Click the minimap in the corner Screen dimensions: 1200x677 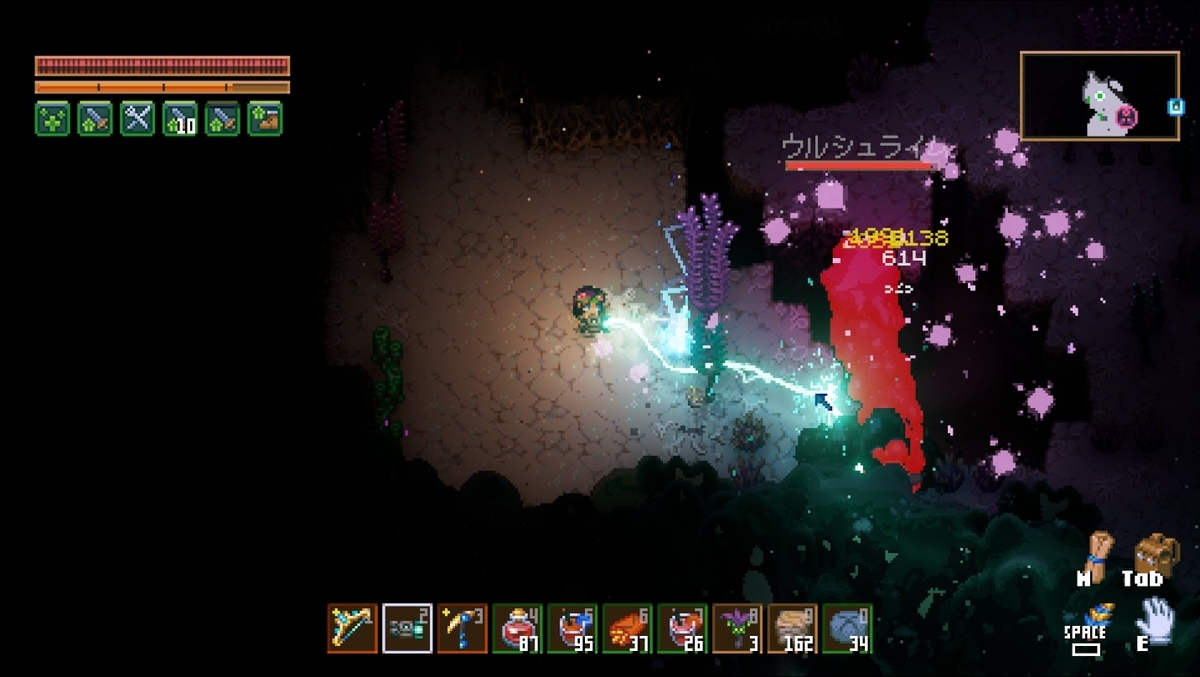(1099, 96)
